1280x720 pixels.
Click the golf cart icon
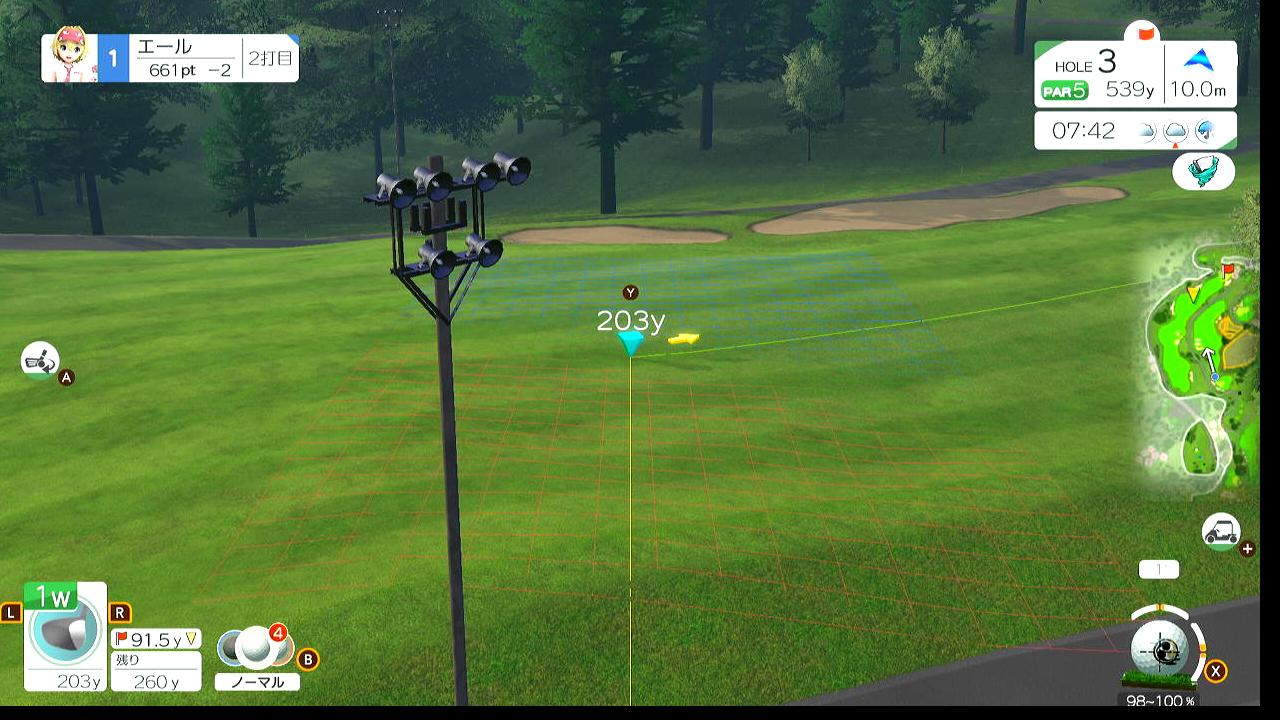point(1220,531)
